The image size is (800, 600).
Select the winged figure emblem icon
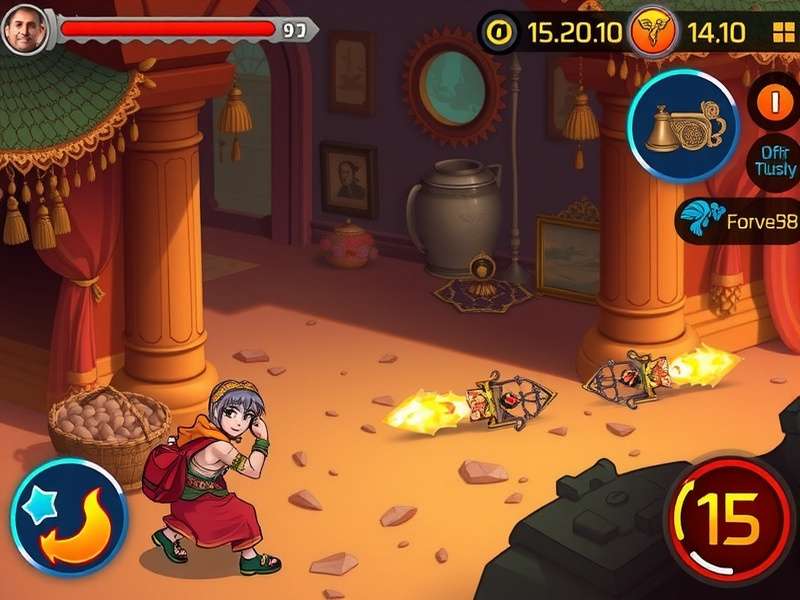pyautogui.click(x=650, y=33)
